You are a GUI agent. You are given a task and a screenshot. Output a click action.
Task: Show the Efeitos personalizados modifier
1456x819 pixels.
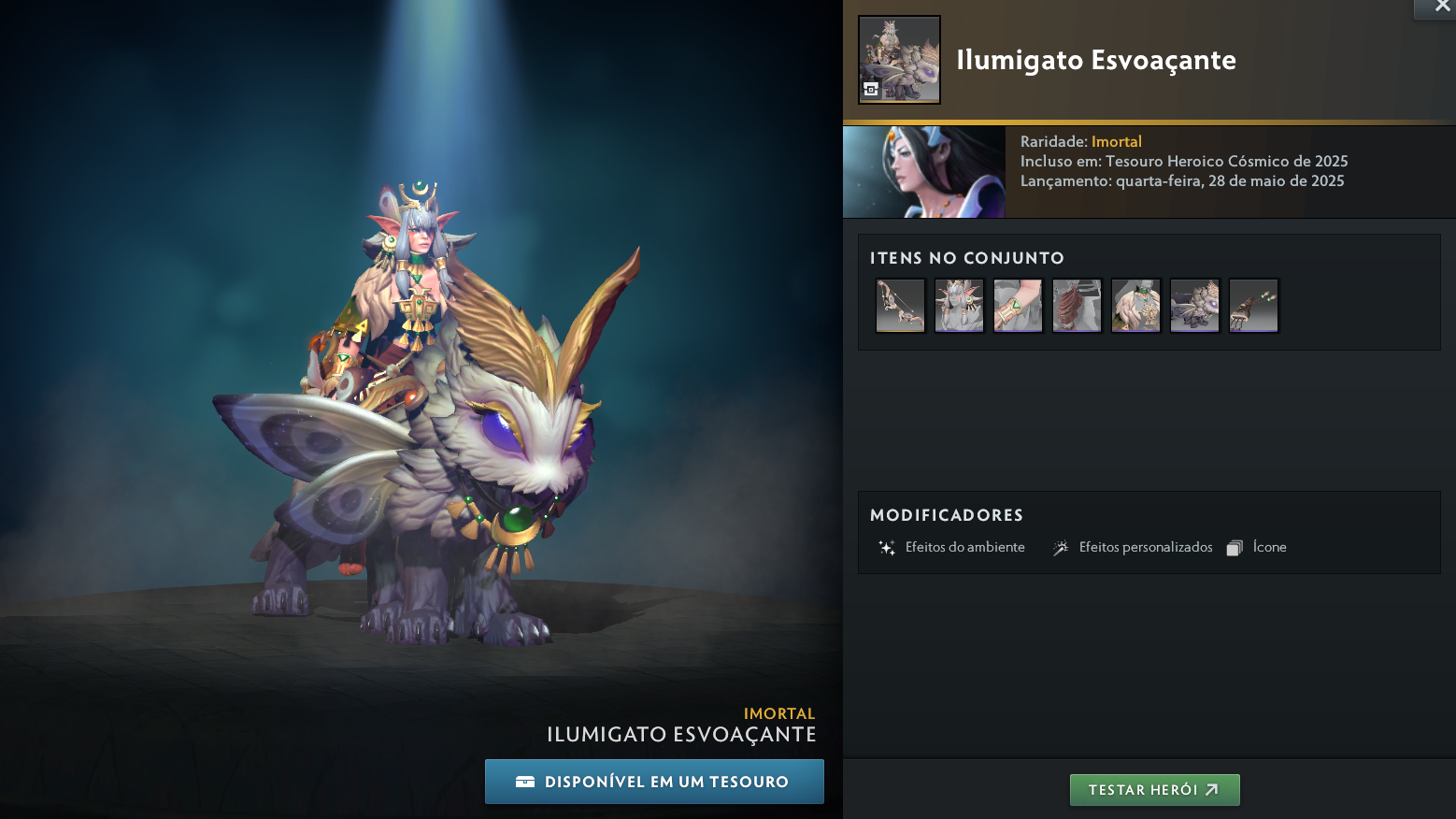1133,548
